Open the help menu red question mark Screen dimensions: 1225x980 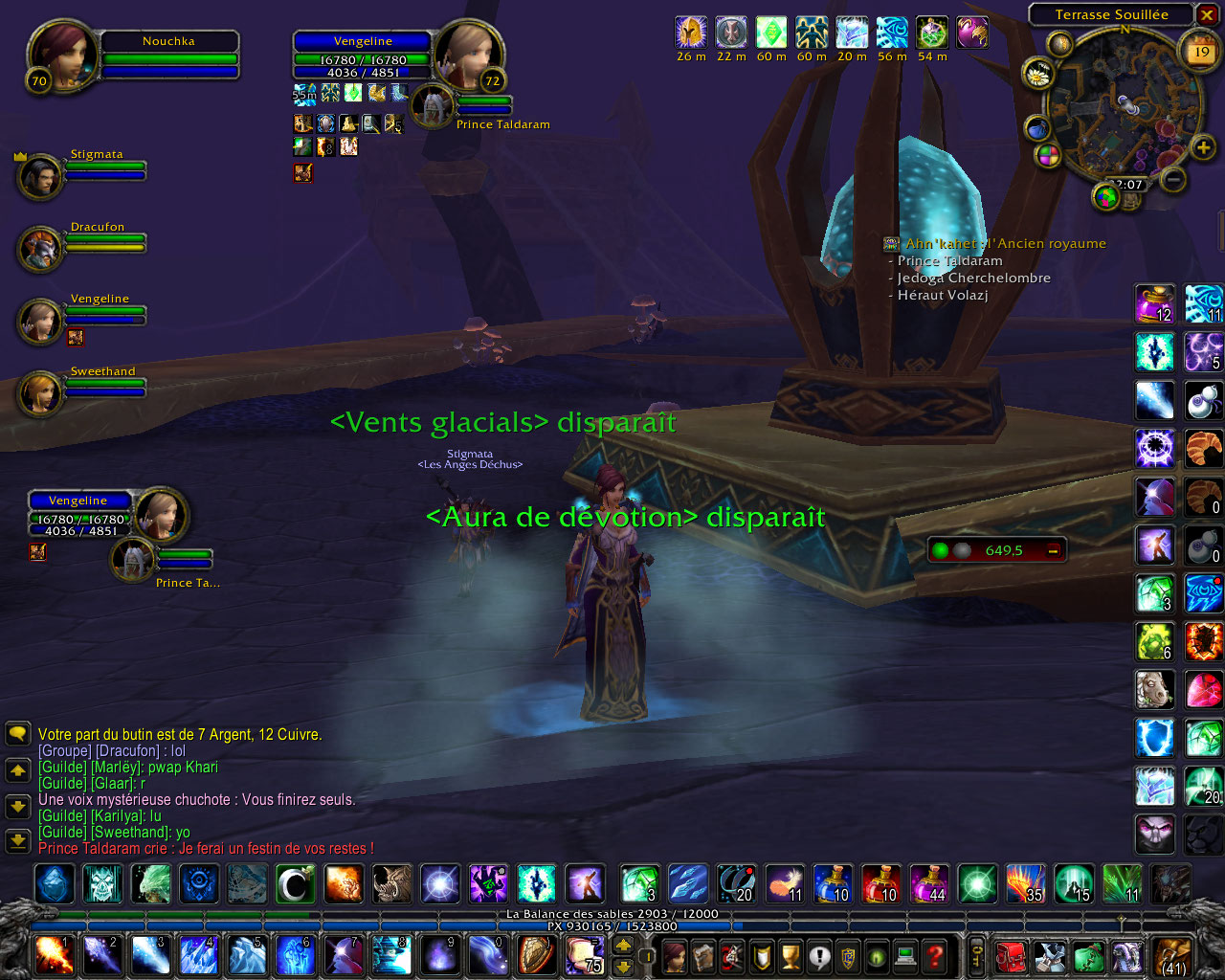[936, 955]
